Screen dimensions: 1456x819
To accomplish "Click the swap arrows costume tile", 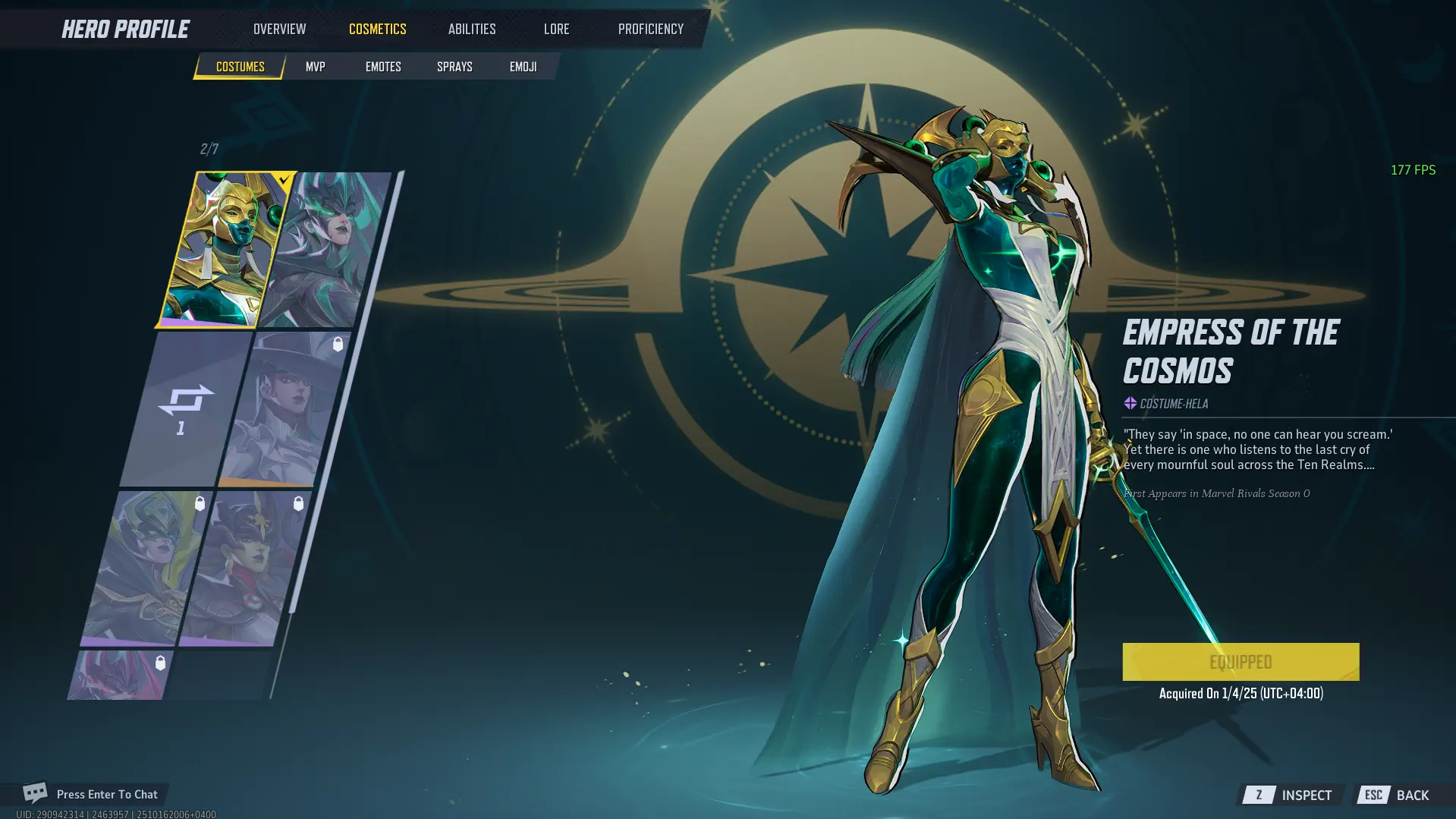I will [x=184, y=408].
